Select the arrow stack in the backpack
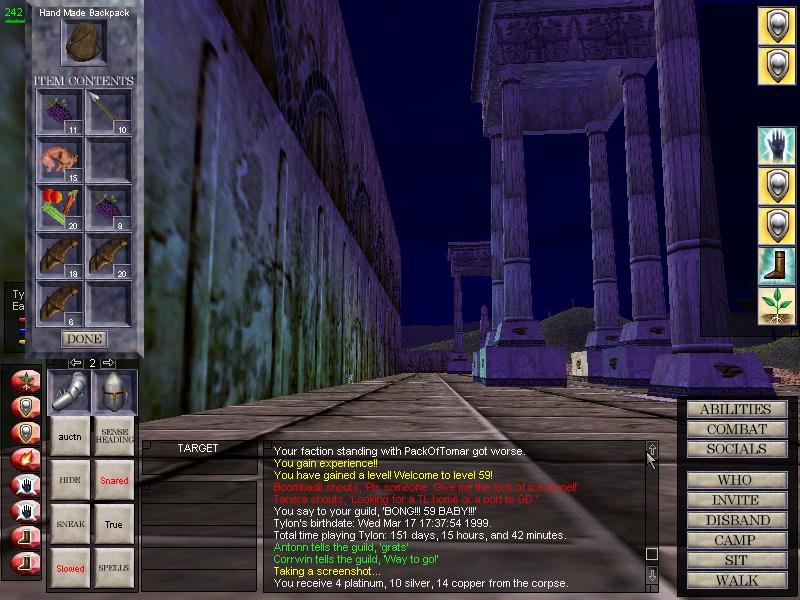The height and width of the screenshot is (600, 800). pos(108,111)
